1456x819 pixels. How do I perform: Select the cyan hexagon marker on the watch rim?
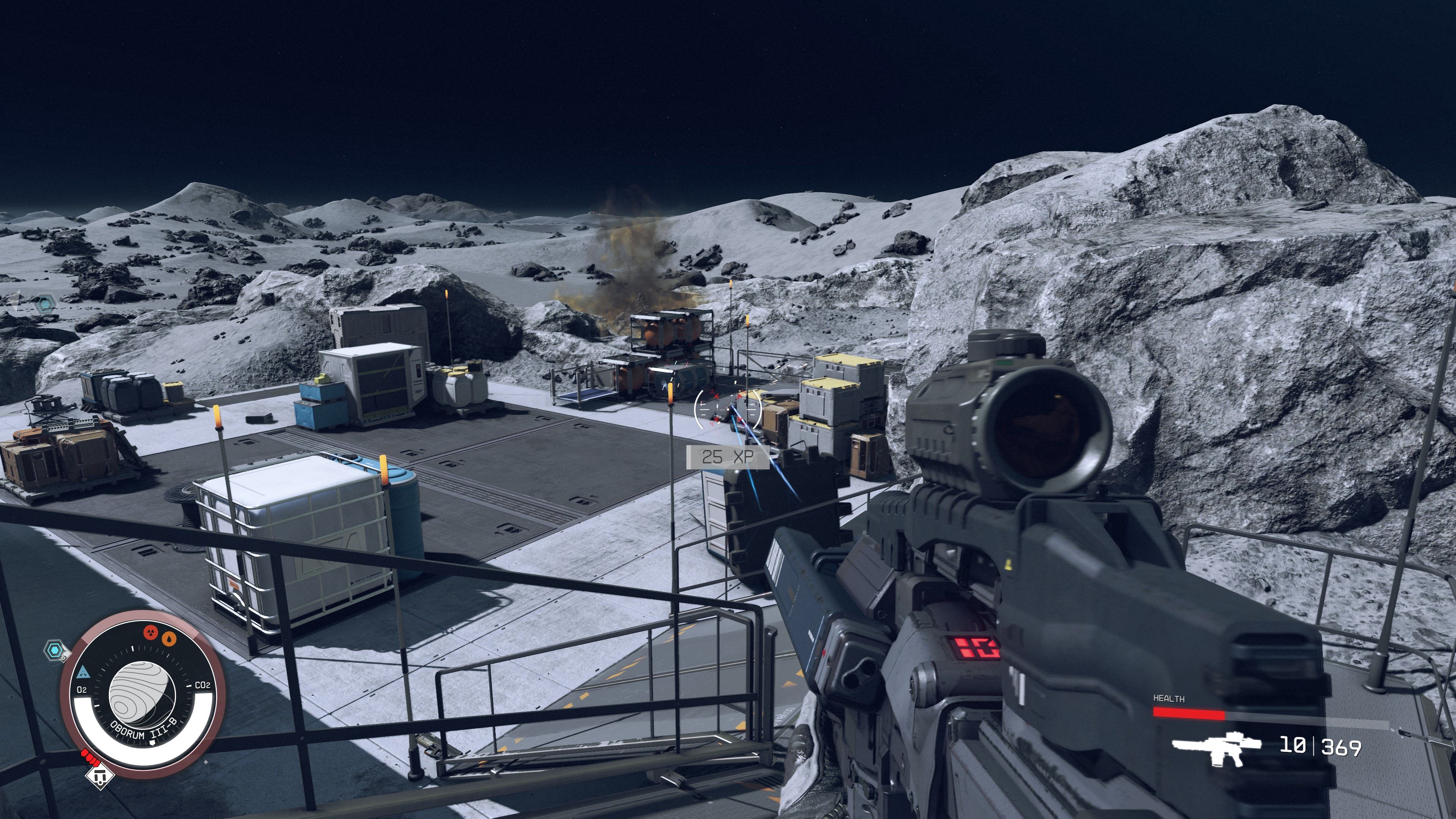tap(55, 650)
